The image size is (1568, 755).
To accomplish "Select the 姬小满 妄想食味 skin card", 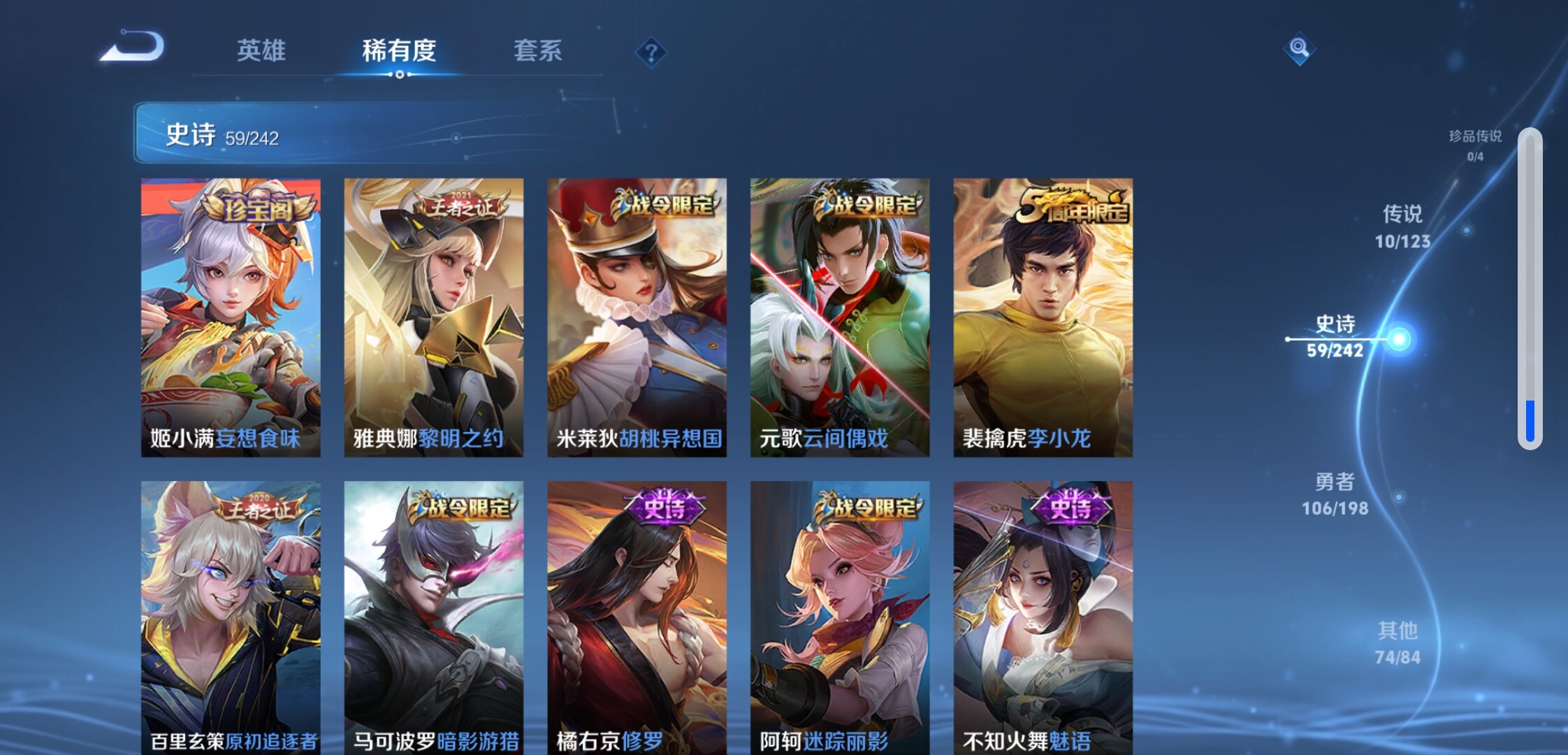I will tap(231, 317).
